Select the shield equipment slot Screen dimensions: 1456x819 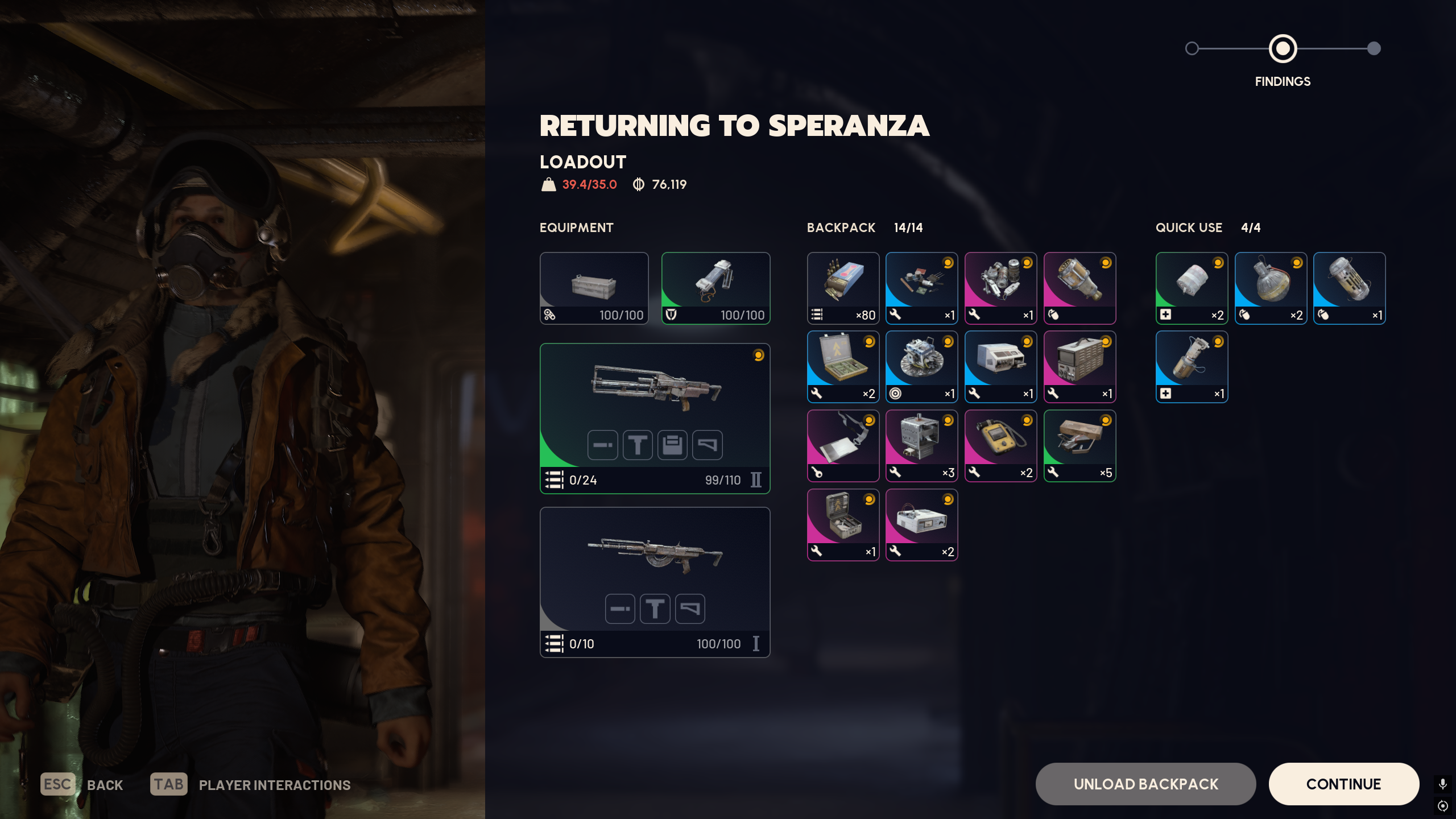pos(715,288)
